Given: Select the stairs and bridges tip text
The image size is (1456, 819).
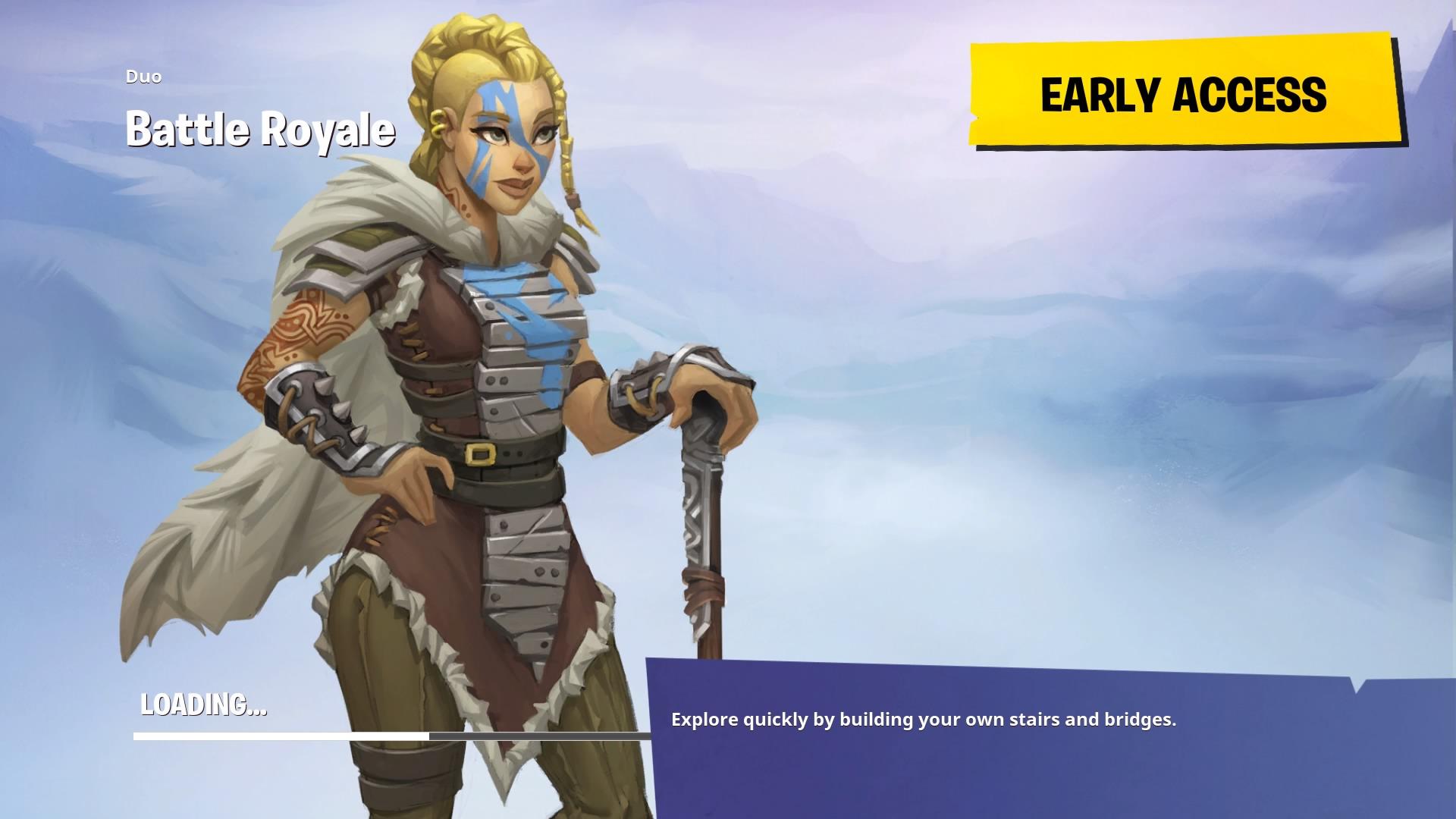Looking at the screenshot, I should [924, 720].
